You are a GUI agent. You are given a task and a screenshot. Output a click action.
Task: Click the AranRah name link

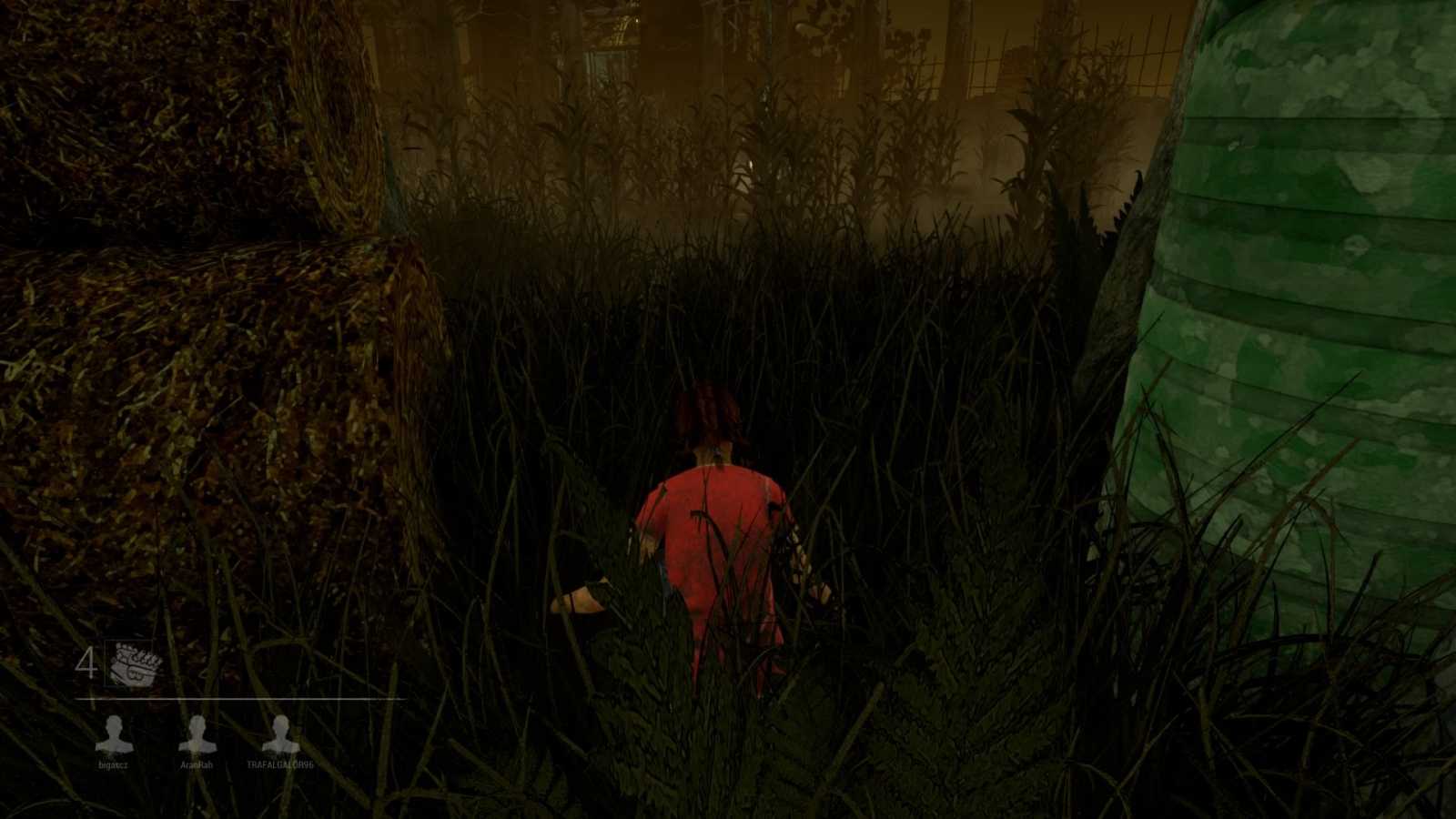197,764
